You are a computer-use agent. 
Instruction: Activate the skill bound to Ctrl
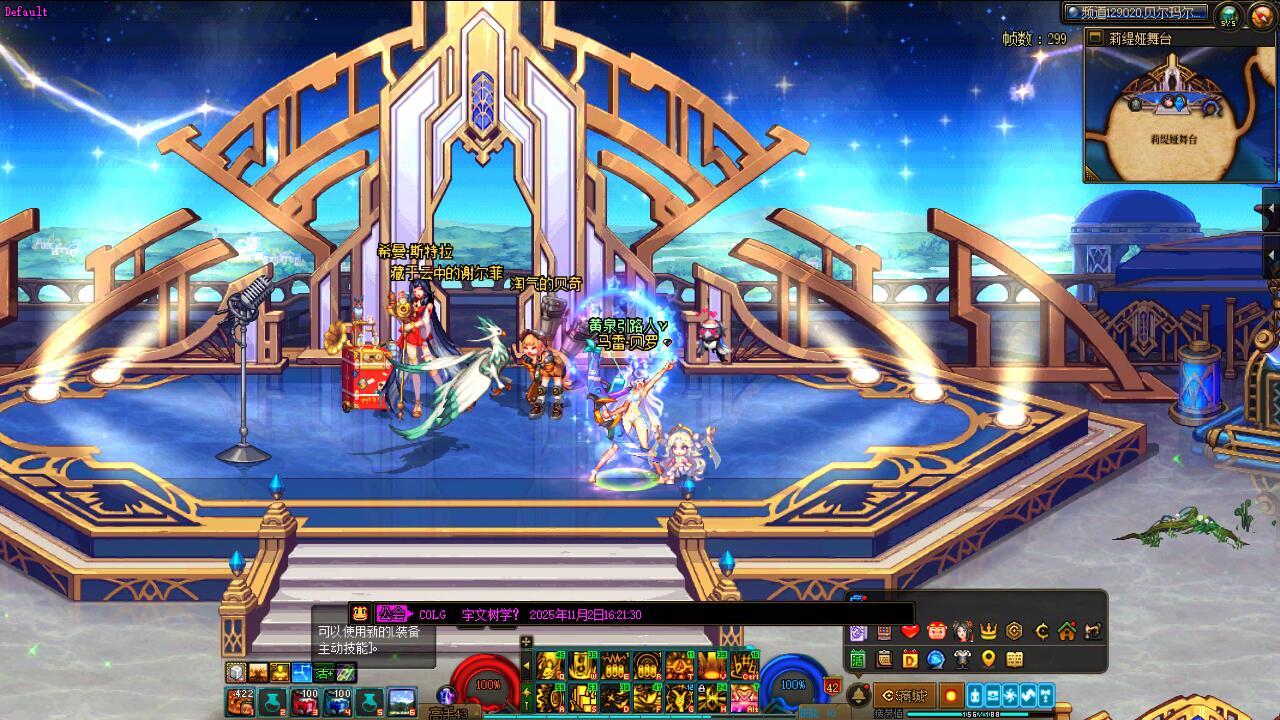pyautogui.click(x=744, y=665)
